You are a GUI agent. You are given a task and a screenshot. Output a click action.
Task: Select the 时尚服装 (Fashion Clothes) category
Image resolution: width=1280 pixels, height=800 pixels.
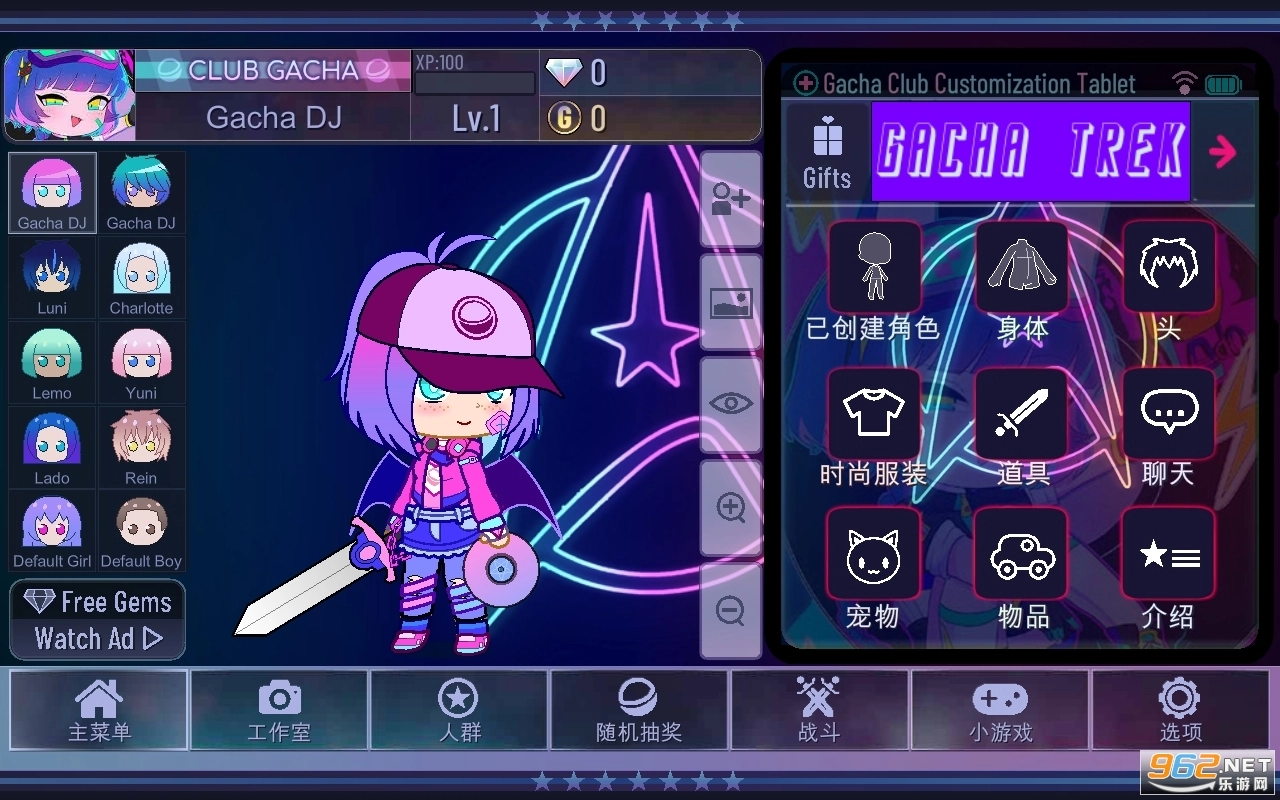(x=874, y=414)
